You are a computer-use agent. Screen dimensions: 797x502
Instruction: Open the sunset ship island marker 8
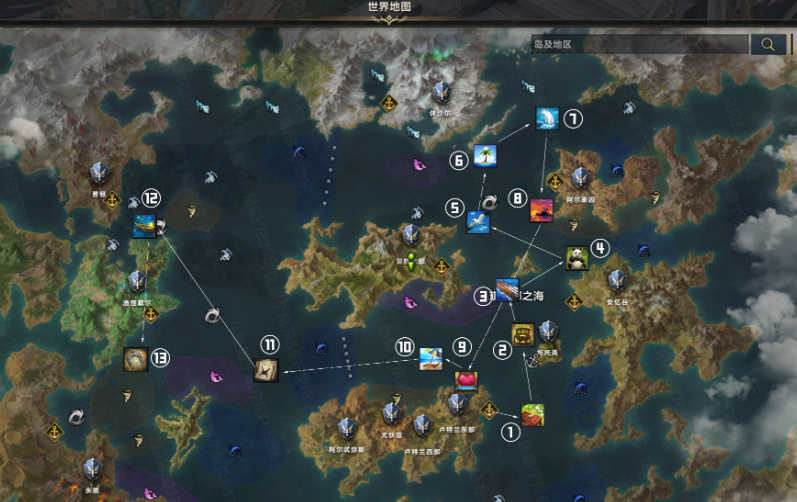tap(542, 209)
